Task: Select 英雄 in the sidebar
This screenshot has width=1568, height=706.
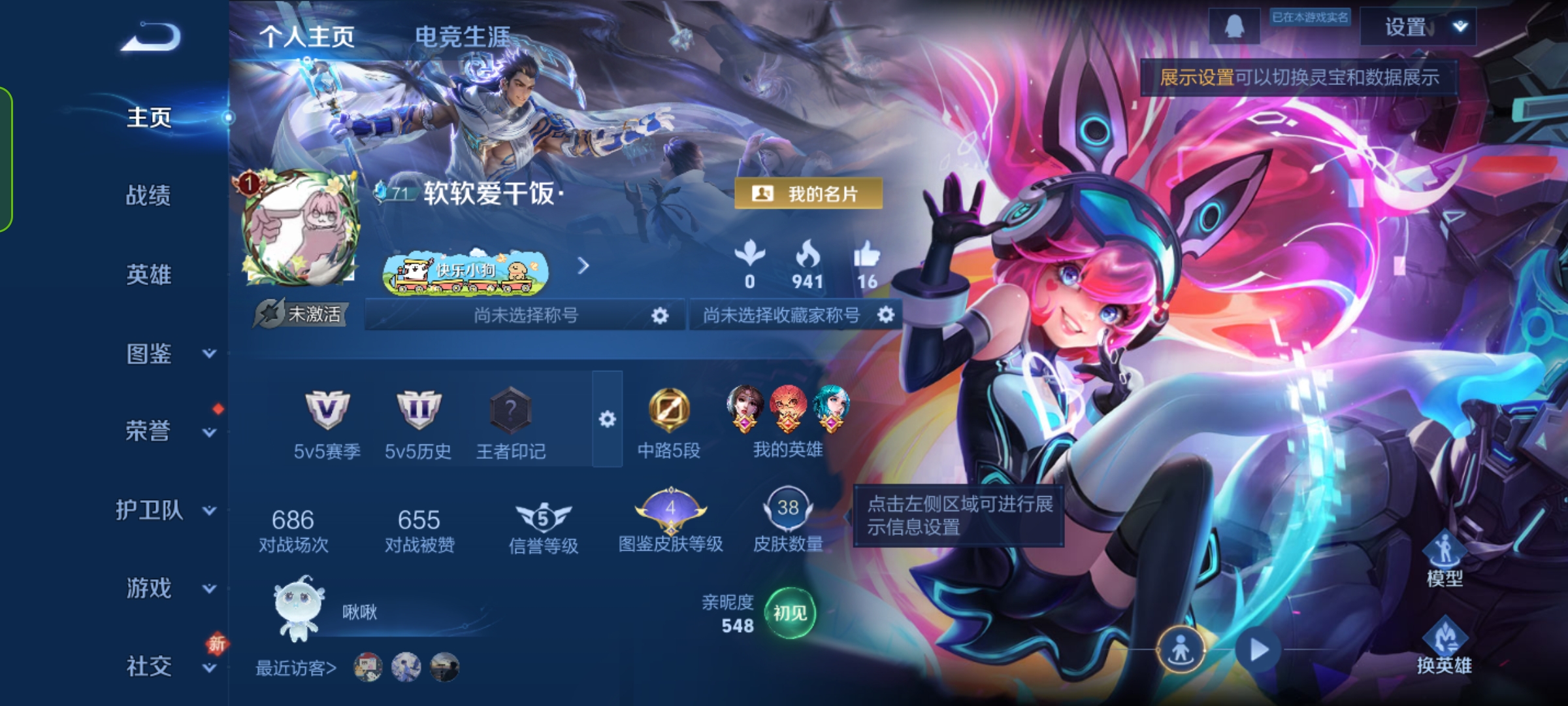Action: [x=148, y=275]
